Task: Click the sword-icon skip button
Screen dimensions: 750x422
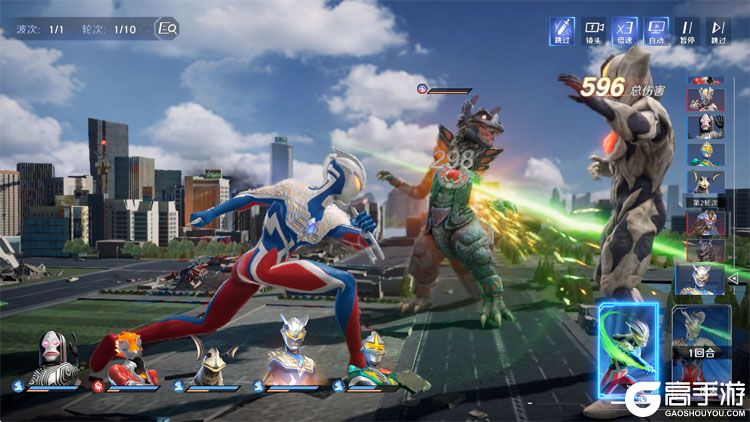Action: click(x=562, y=31)
